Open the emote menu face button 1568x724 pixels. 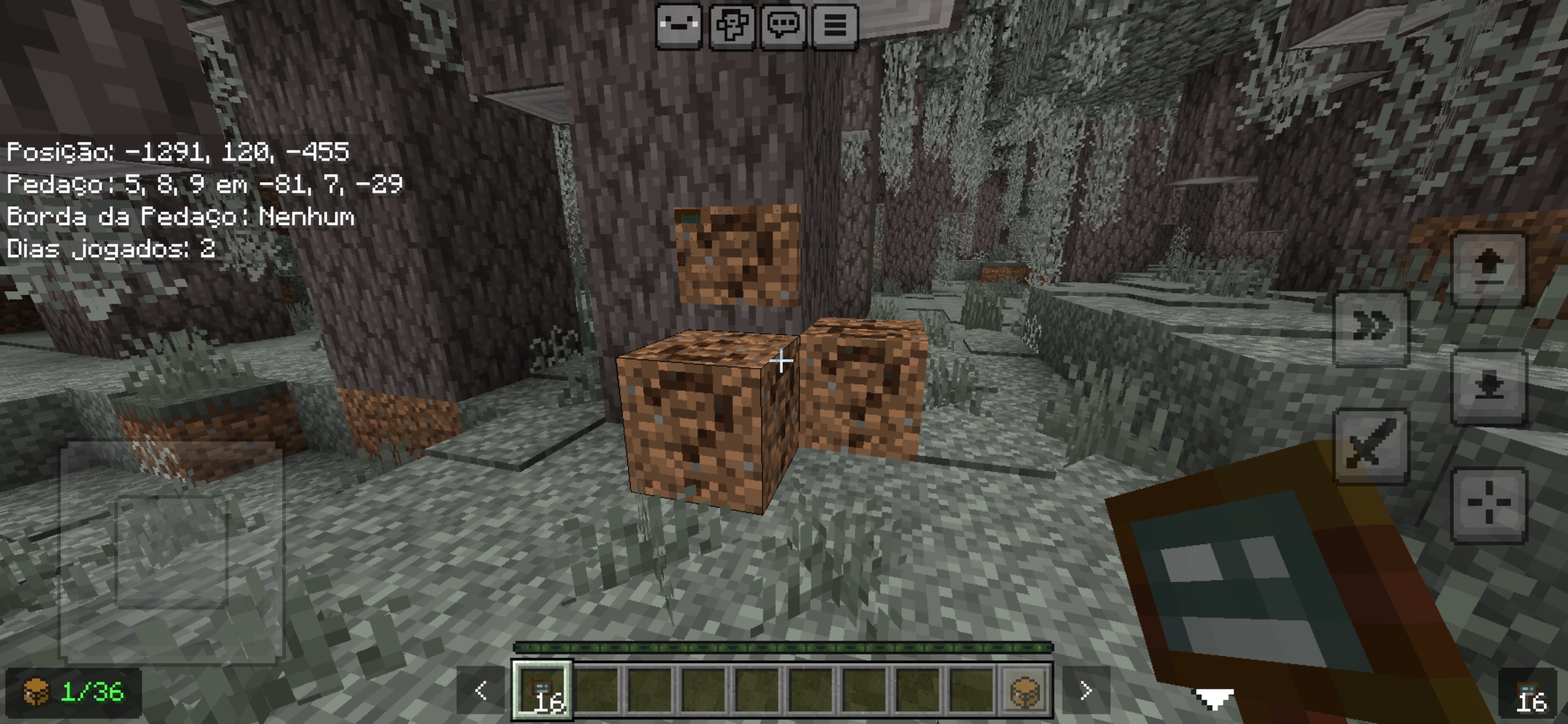pos(679,26)
